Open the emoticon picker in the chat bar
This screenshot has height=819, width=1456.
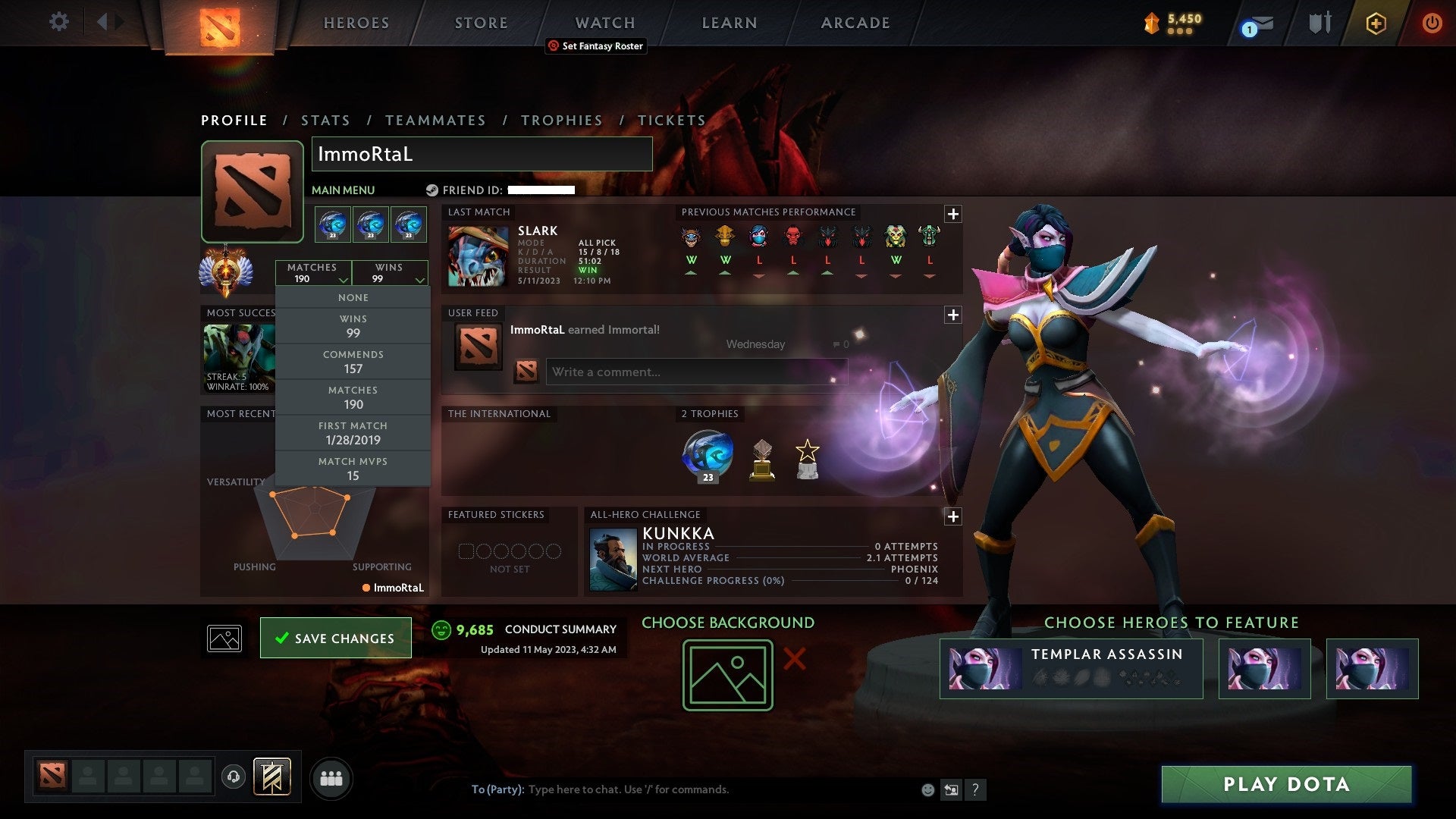point(927,789)
